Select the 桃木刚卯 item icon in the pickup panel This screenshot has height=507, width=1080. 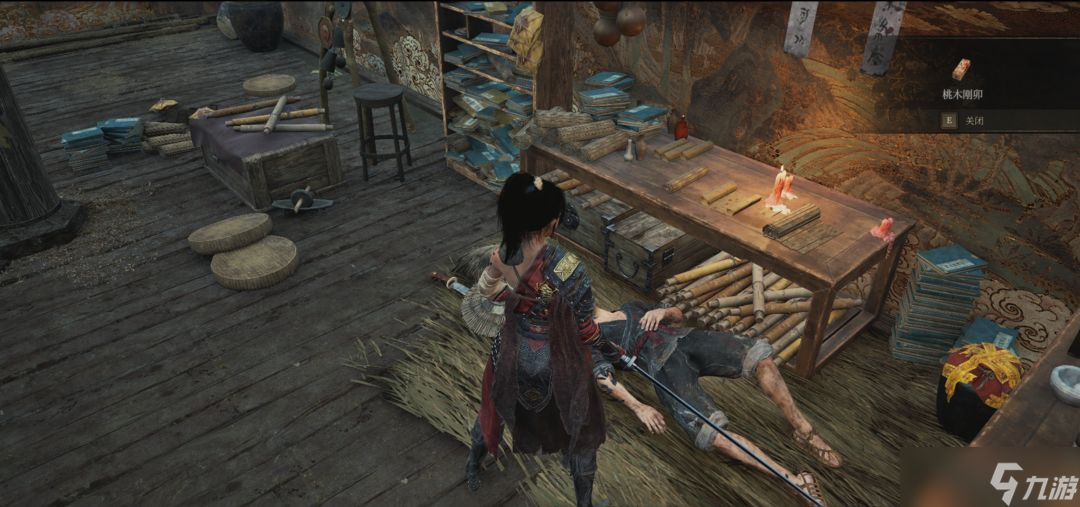point(961,69)
